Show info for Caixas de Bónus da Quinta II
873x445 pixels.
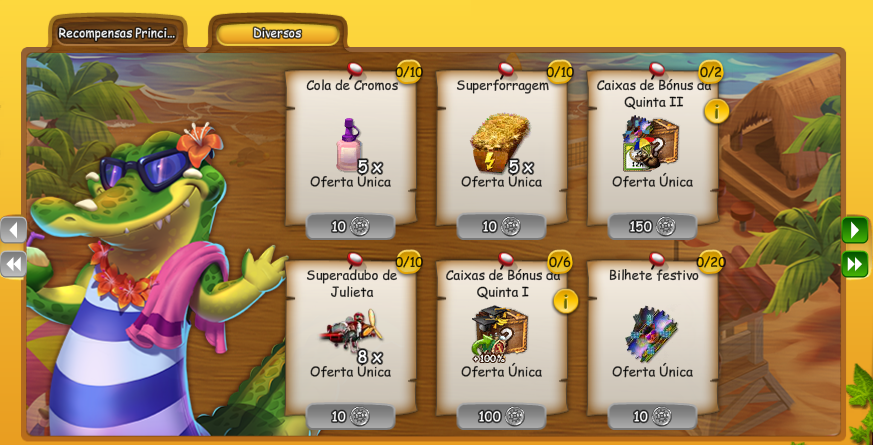click(716, 111)
